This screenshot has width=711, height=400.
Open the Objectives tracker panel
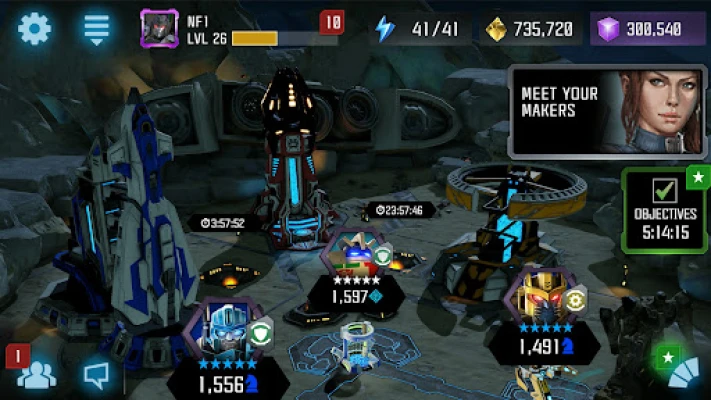pos(666,212)
